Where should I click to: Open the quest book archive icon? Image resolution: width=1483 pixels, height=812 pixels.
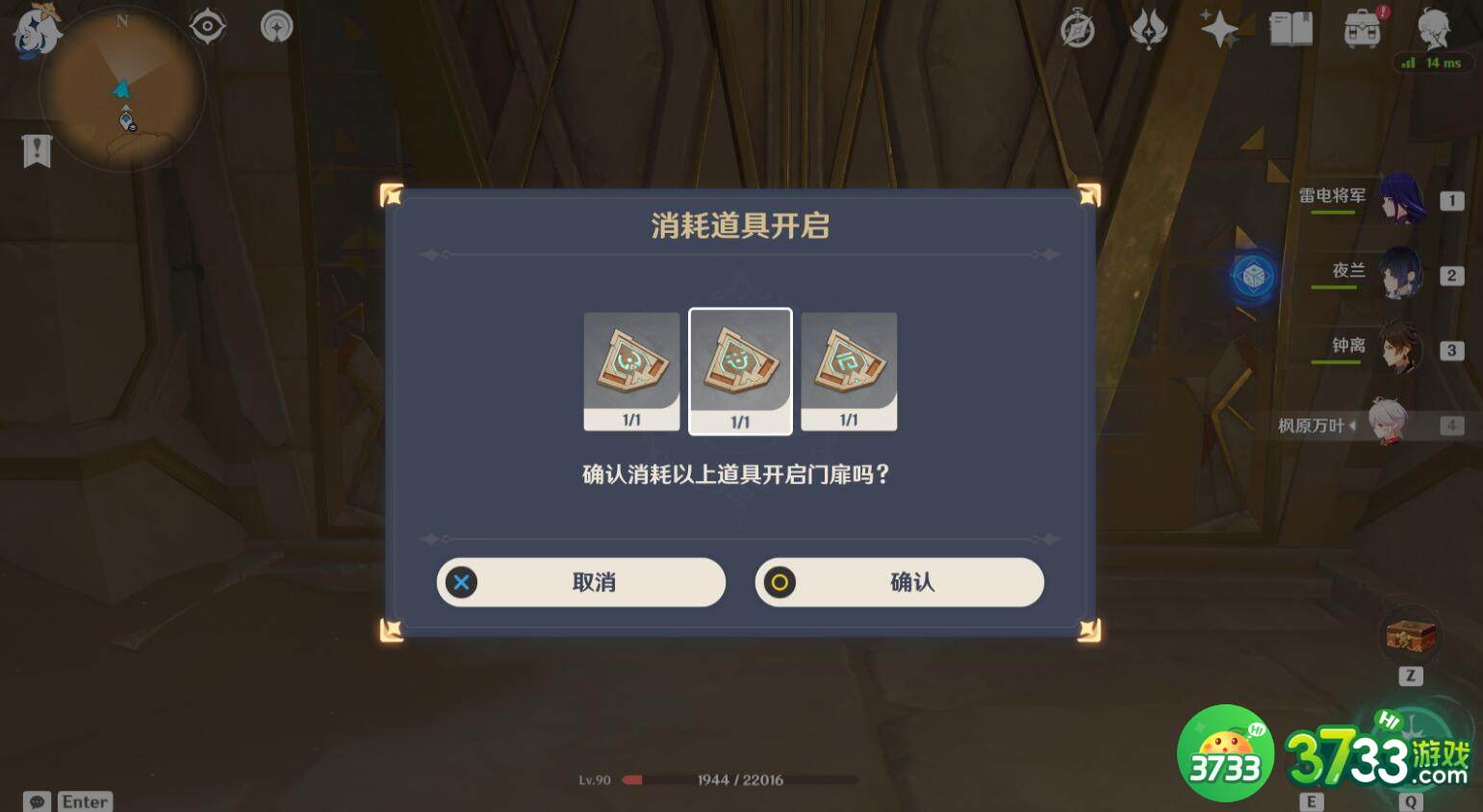(1291, 29)
